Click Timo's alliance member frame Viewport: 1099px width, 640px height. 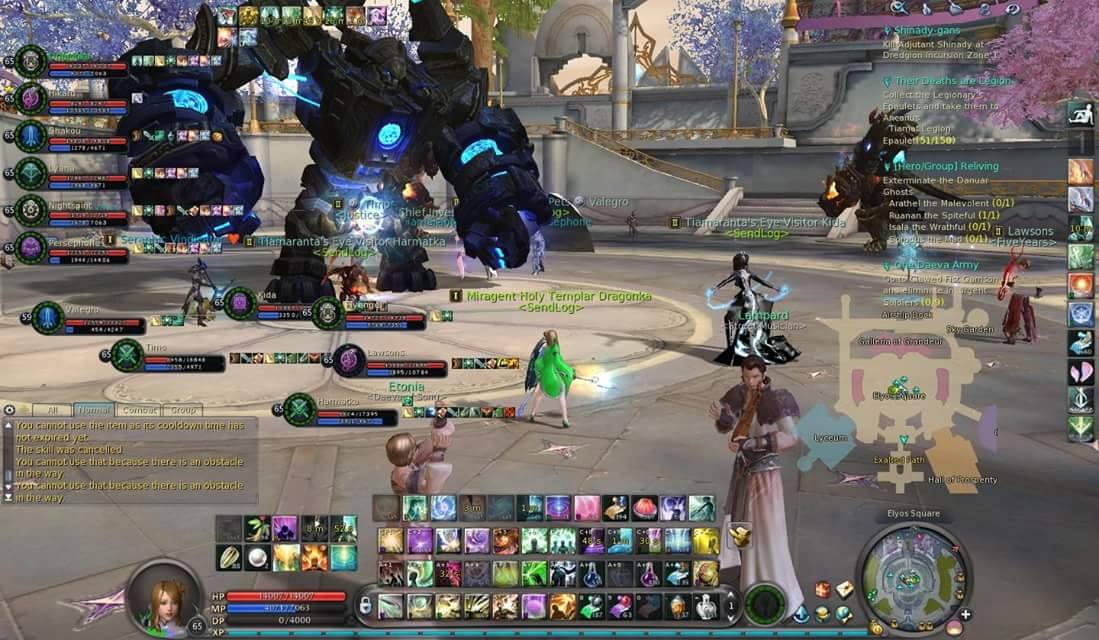pos(127,355)
